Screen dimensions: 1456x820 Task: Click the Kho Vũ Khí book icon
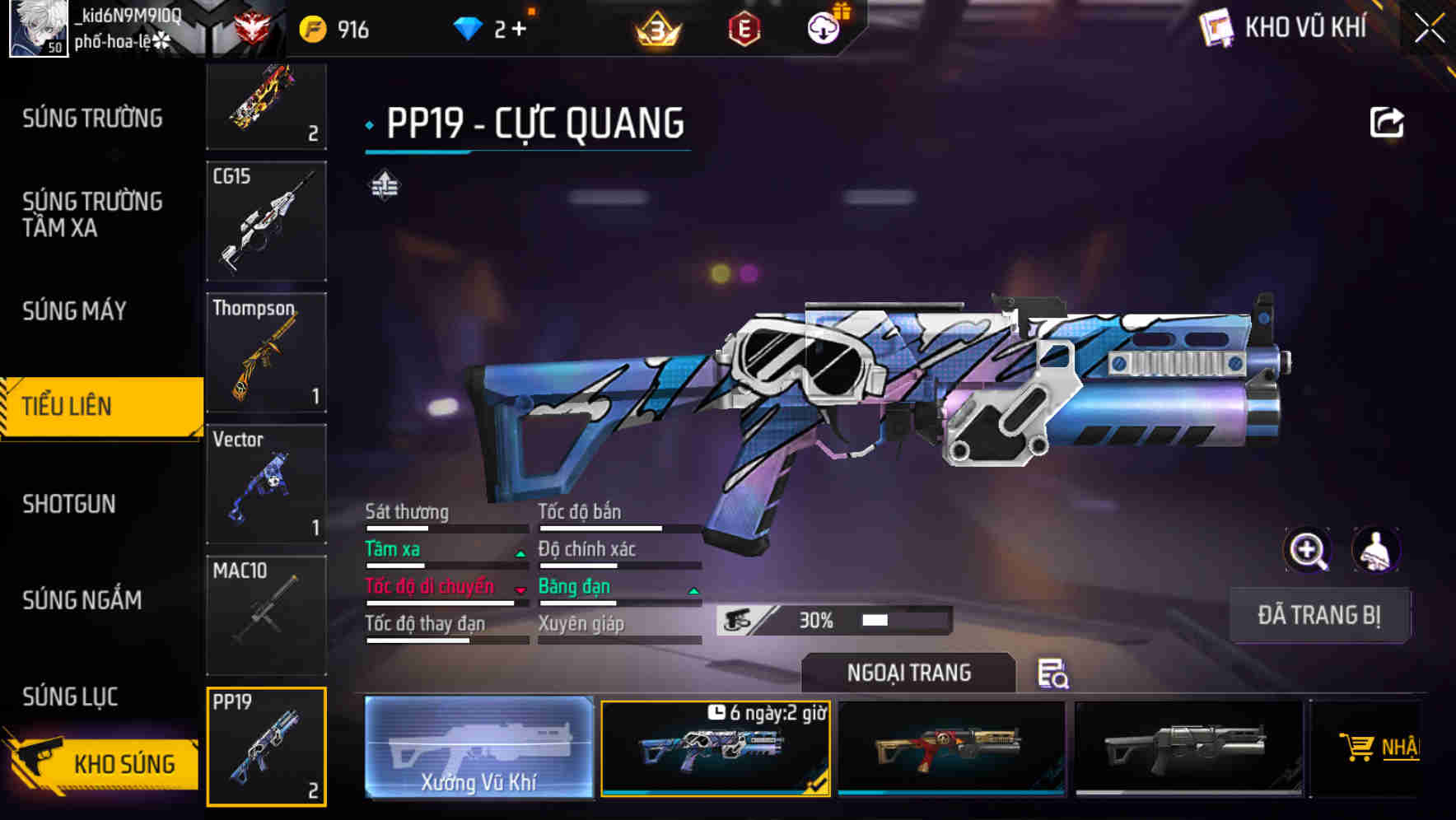1216,27
